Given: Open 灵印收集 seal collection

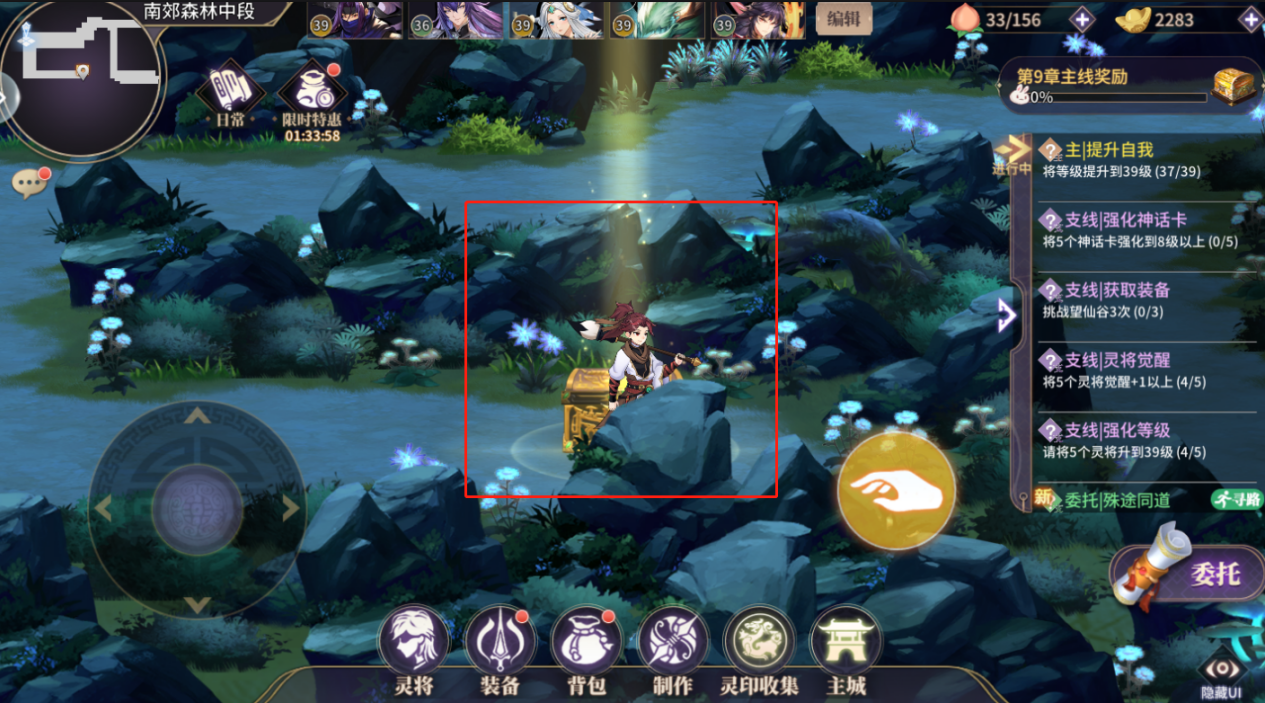Looking at the screenshot, I should (x=759, y=641).
